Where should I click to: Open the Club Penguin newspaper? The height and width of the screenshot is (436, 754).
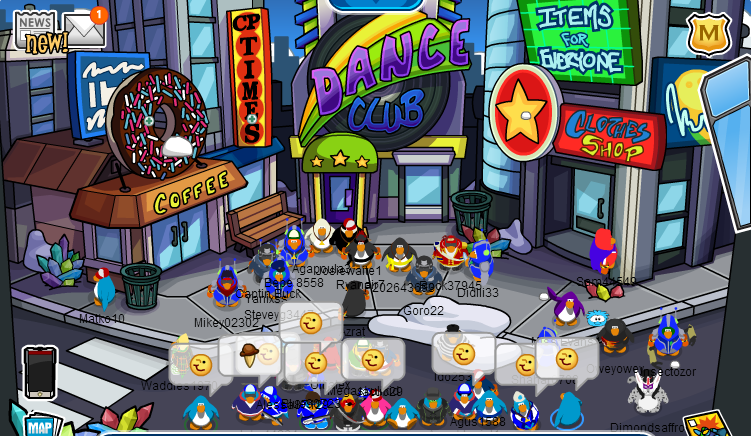(36, 28)
